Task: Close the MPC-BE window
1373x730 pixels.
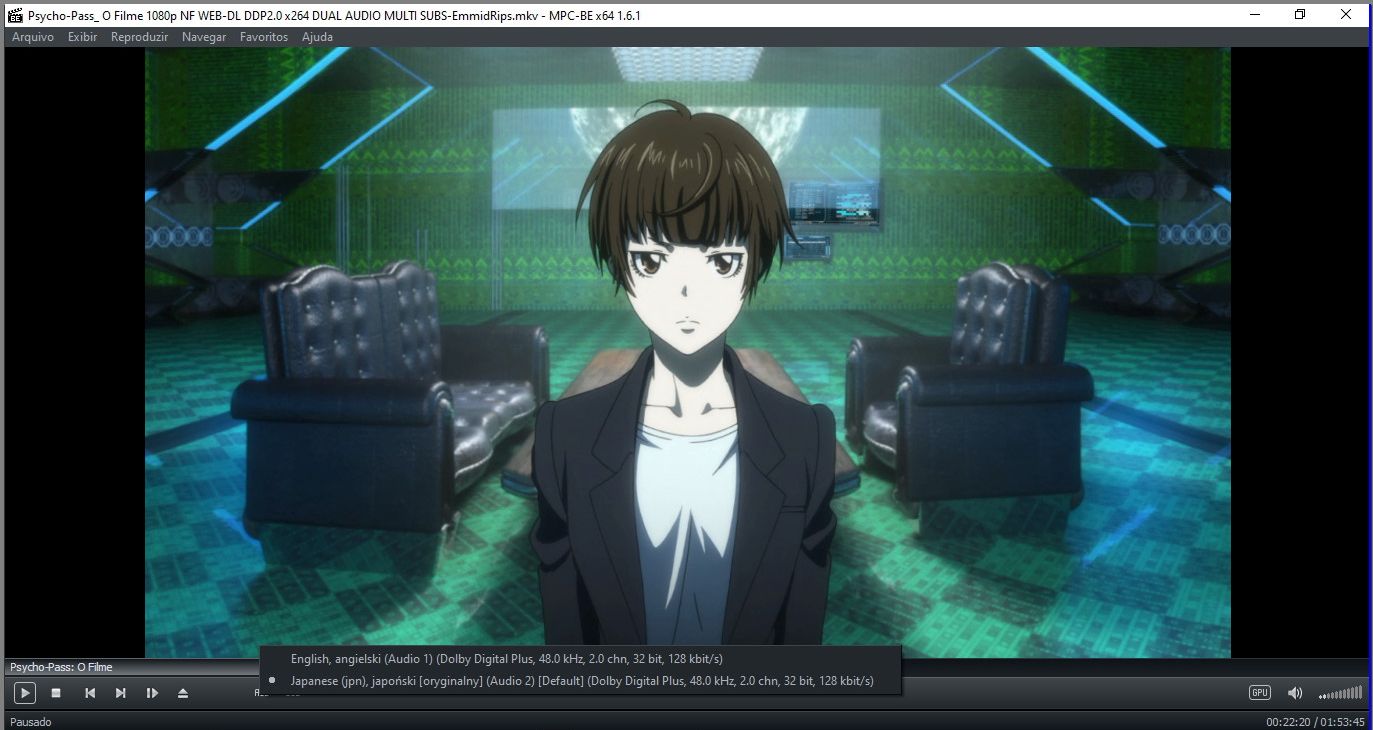Action: point(1346,15)
